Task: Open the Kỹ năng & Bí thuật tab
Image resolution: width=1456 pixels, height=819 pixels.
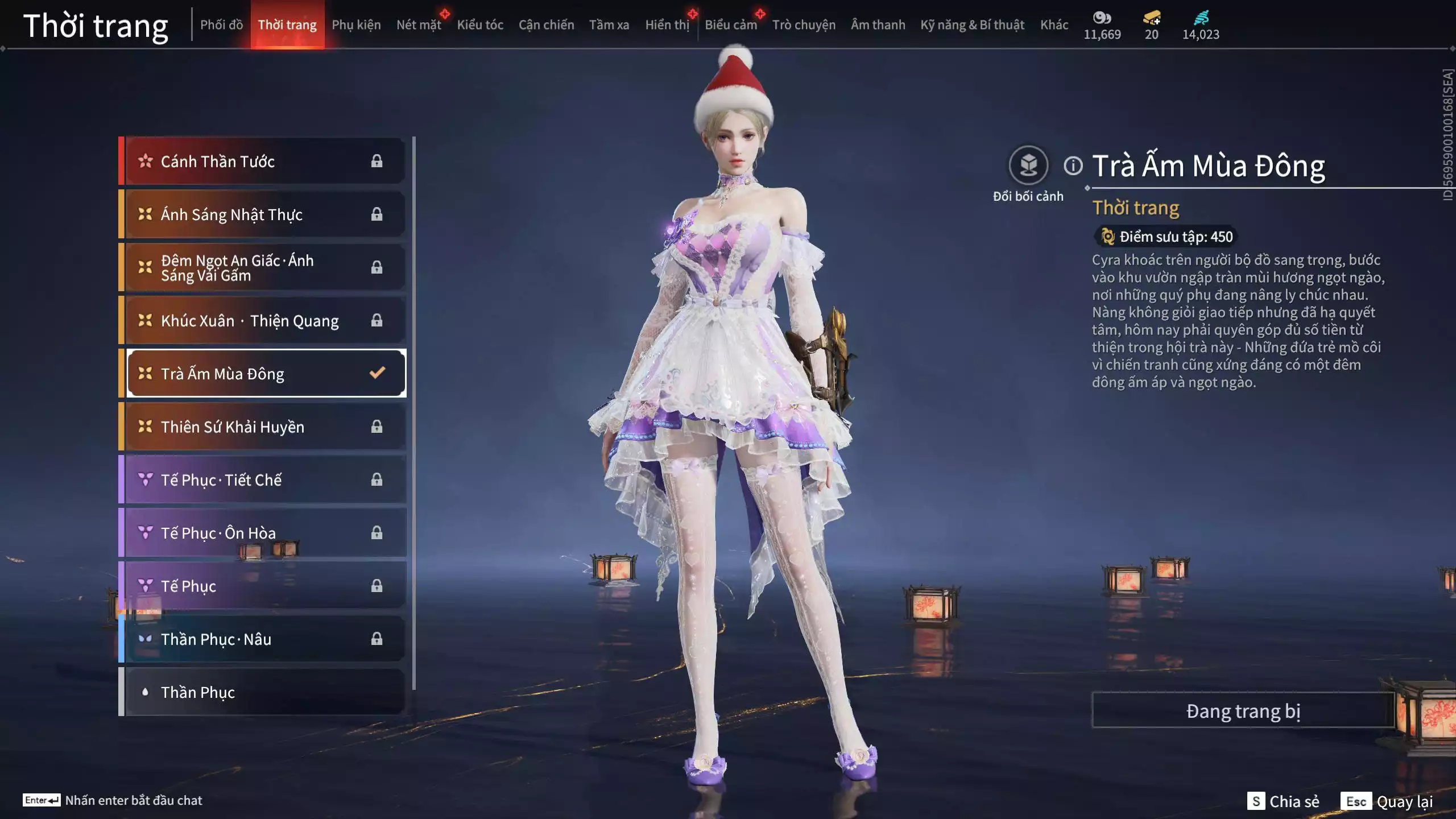Action: [x=972, y=25]
